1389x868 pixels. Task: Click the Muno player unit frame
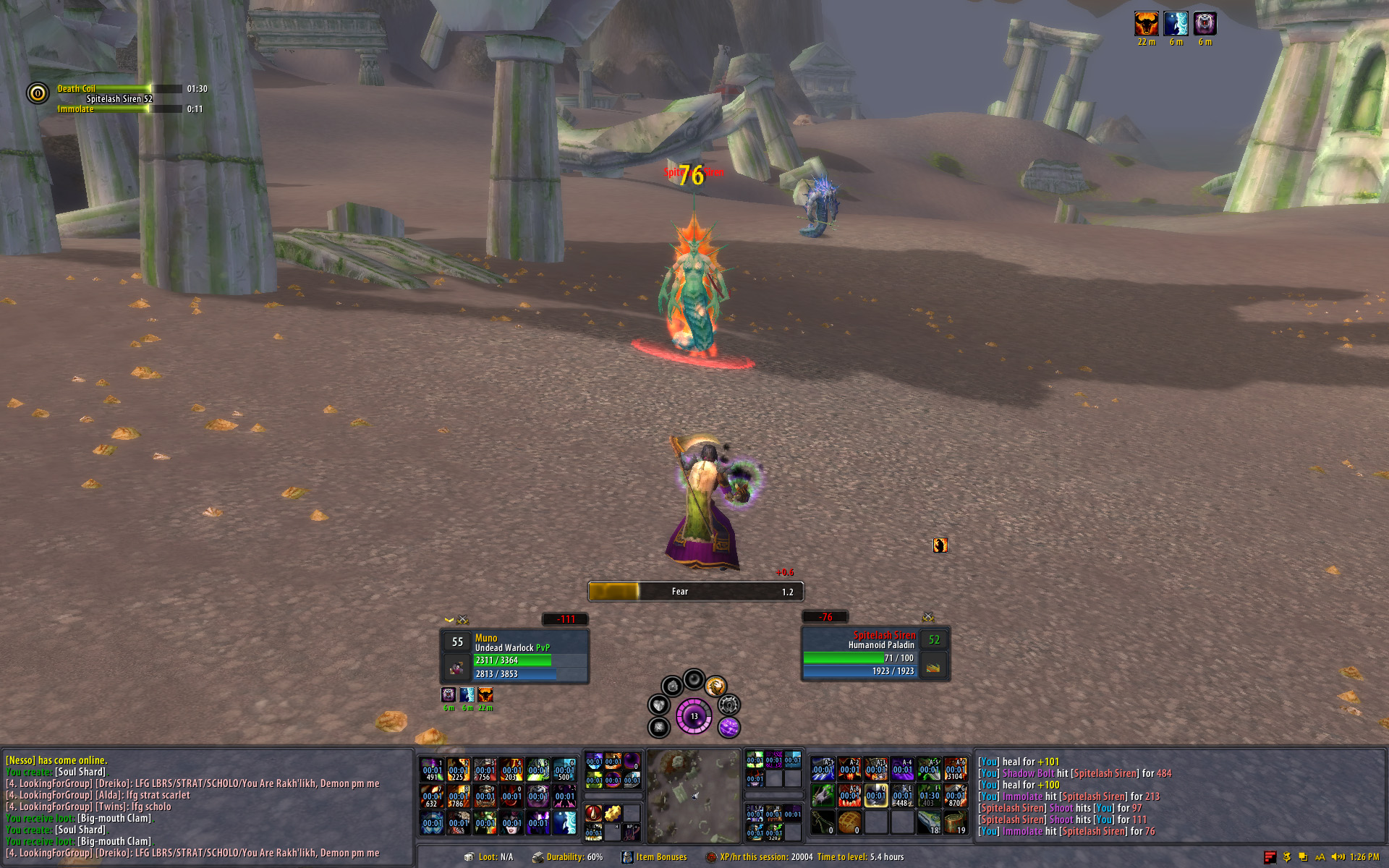coord(514,656)
